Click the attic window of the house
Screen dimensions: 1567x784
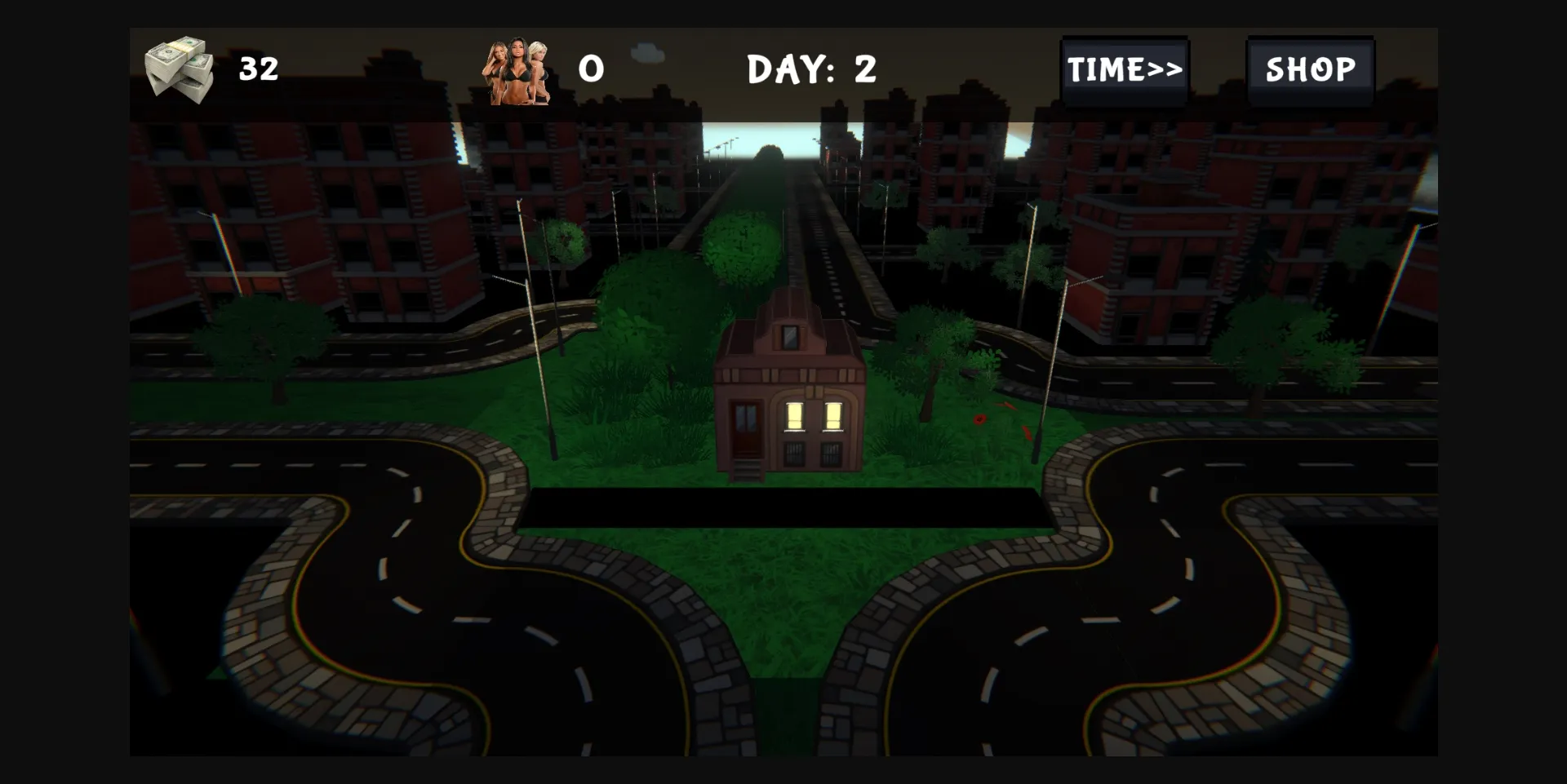(789, 339)
